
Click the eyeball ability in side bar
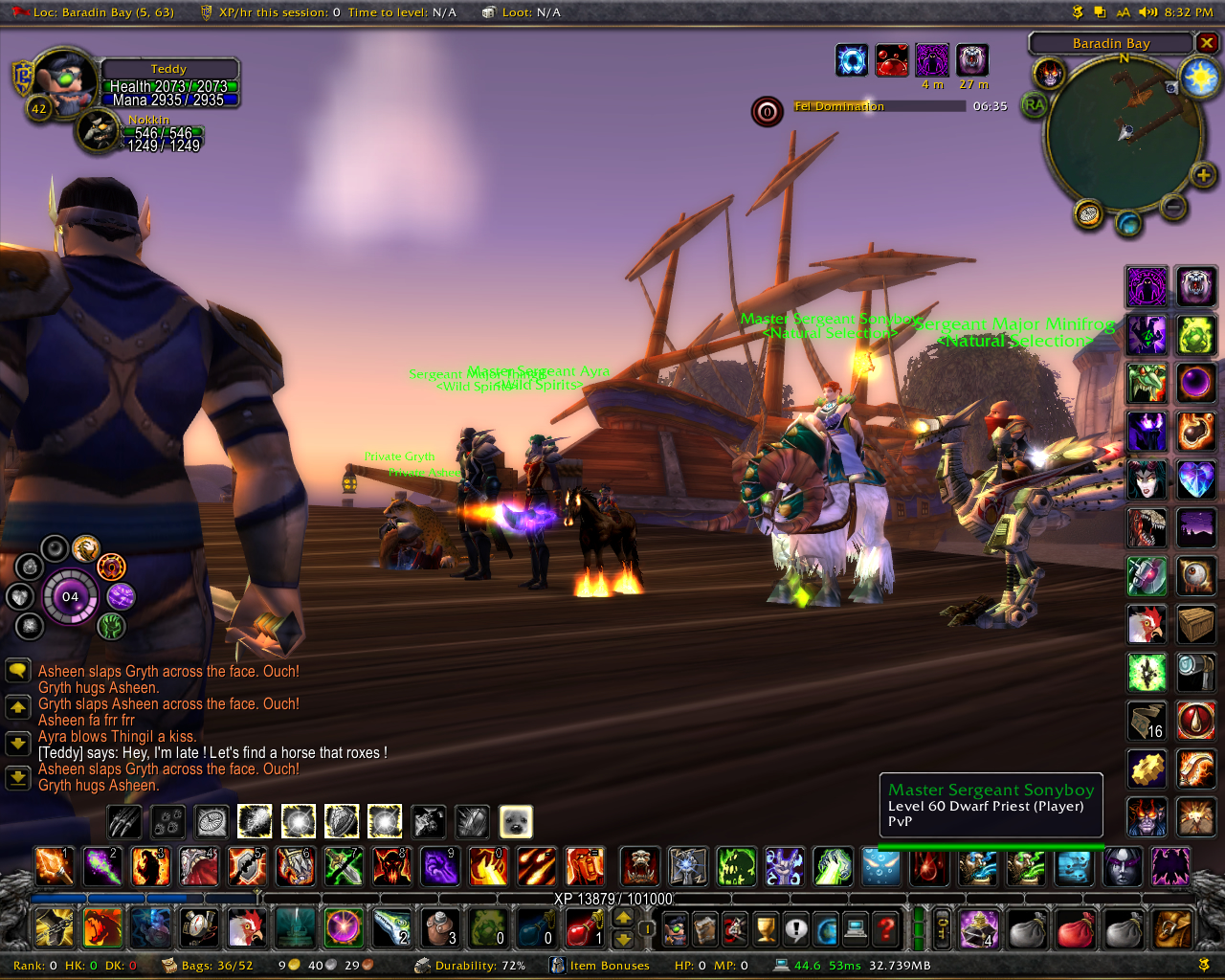pos(1195,576)
